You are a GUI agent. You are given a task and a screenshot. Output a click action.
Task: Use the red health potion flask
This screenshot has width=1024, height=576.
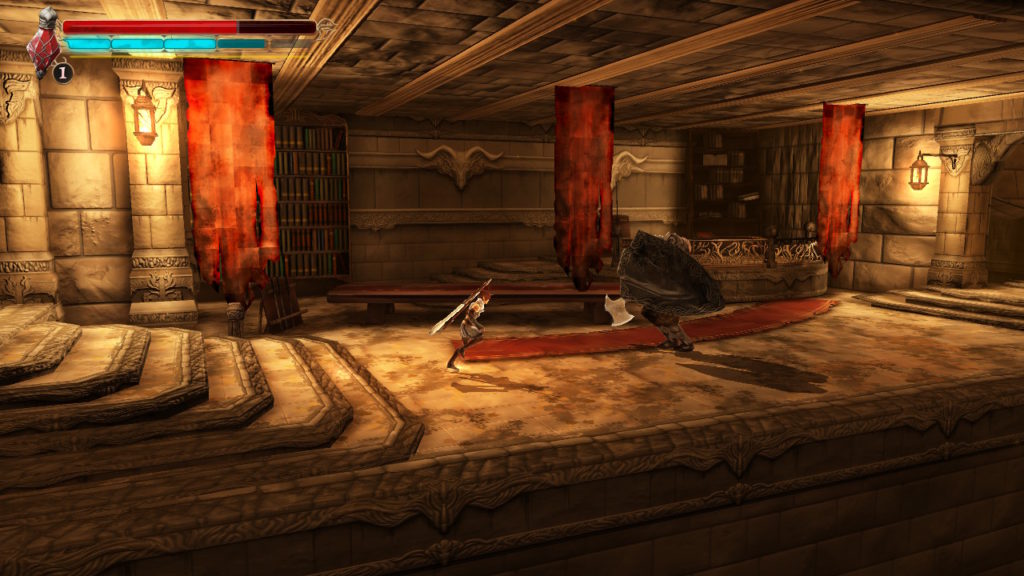44,47
